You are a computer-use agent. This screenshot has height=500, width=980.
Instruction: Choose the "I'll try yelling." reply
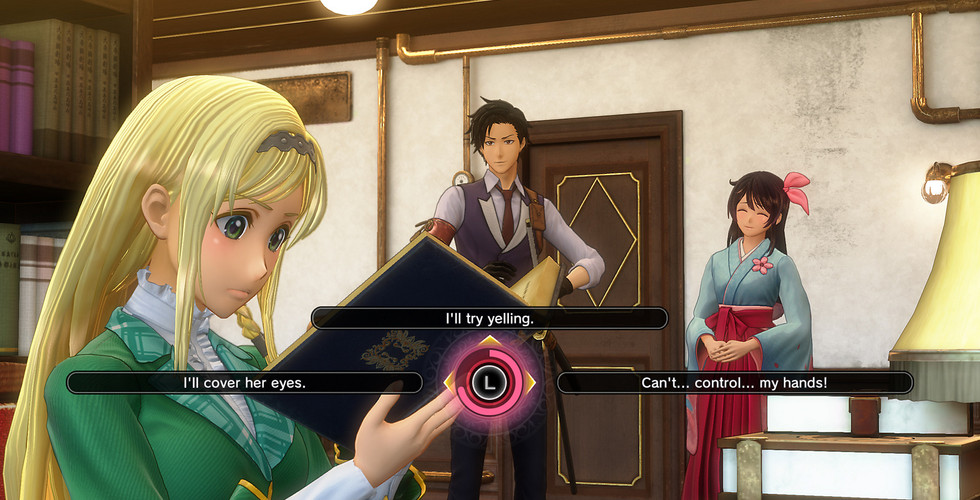click(x=489, y=318)
